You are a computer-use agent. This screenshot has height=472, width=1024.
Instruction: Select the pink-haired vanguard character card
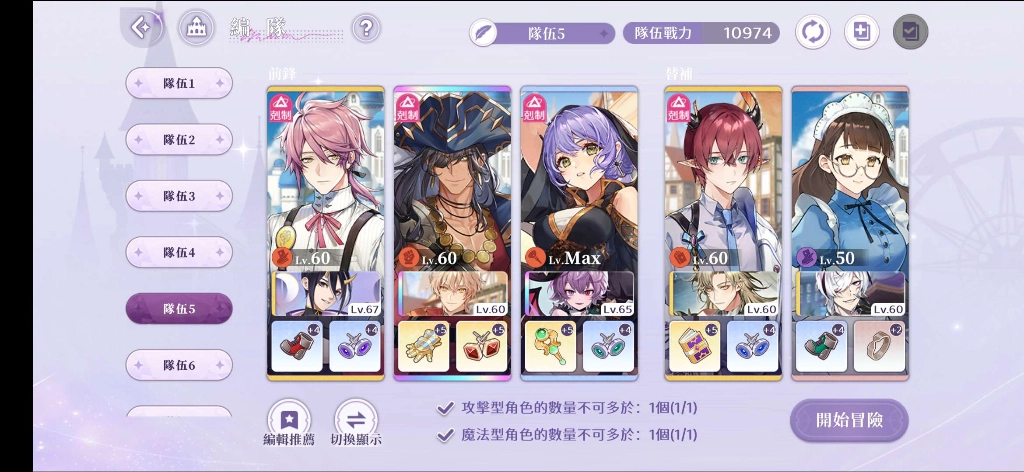[x=325, y=180]
